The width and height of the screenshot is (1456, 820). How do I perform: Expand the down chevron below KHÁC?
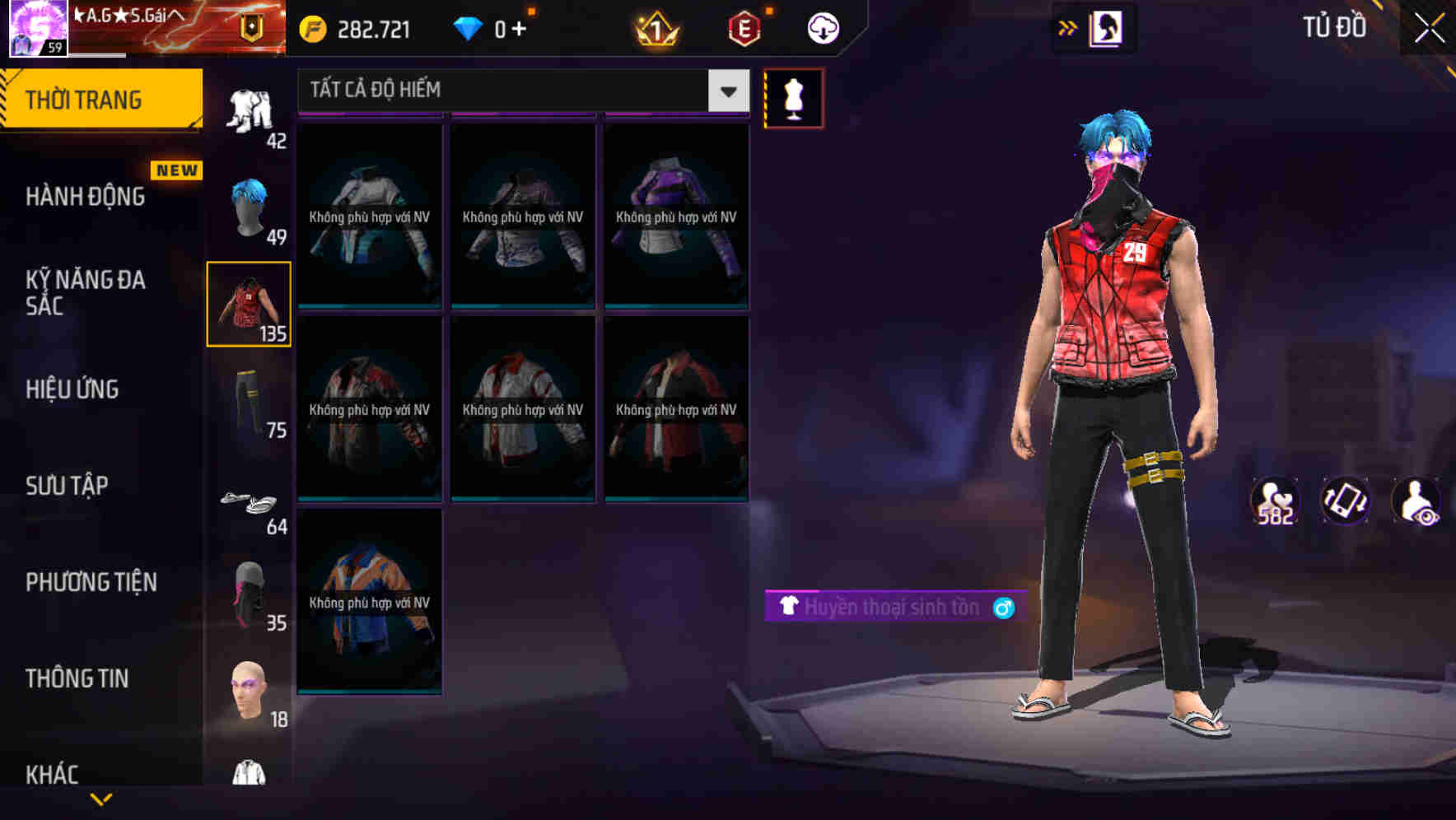[101, 797]
